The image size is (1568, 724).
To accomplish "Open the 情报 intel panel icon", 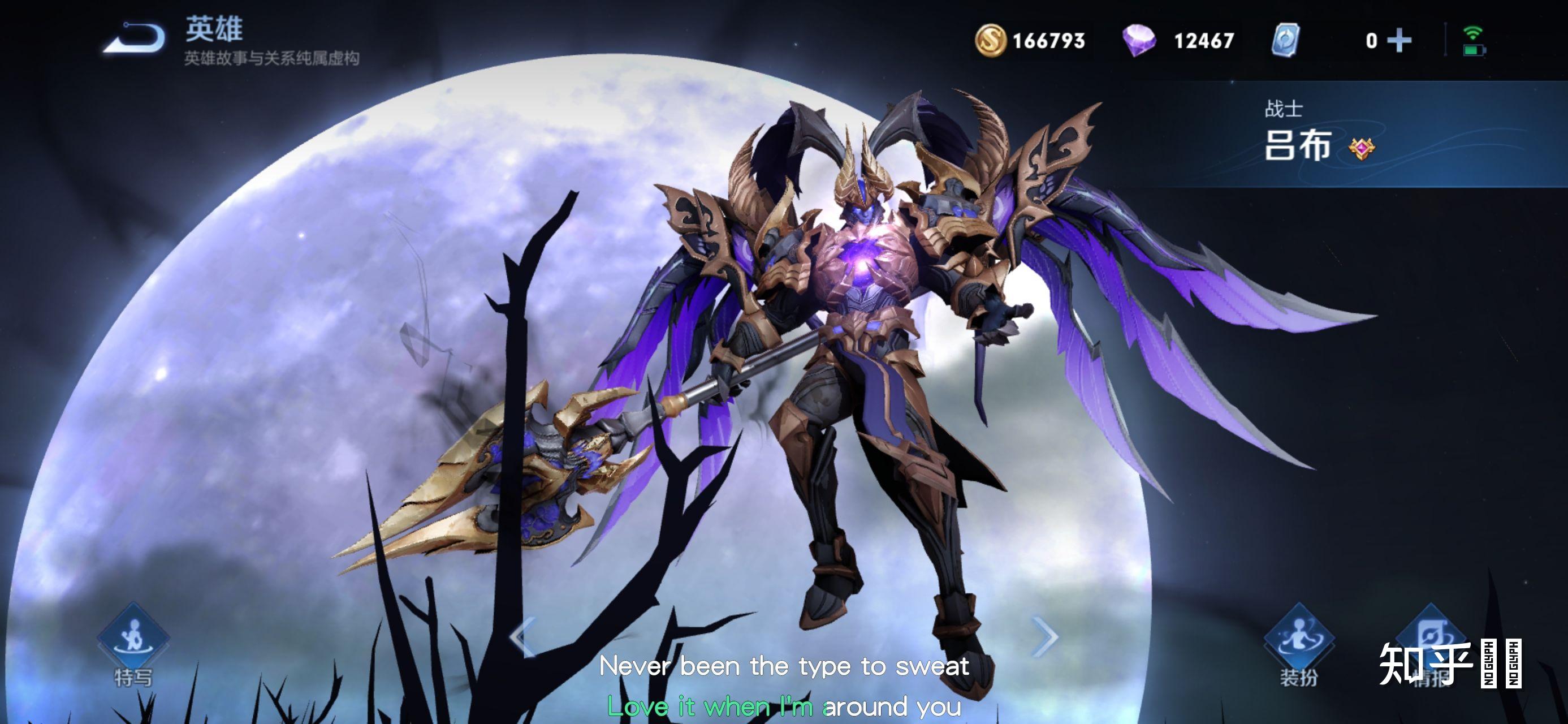I will coord(1430,633).
